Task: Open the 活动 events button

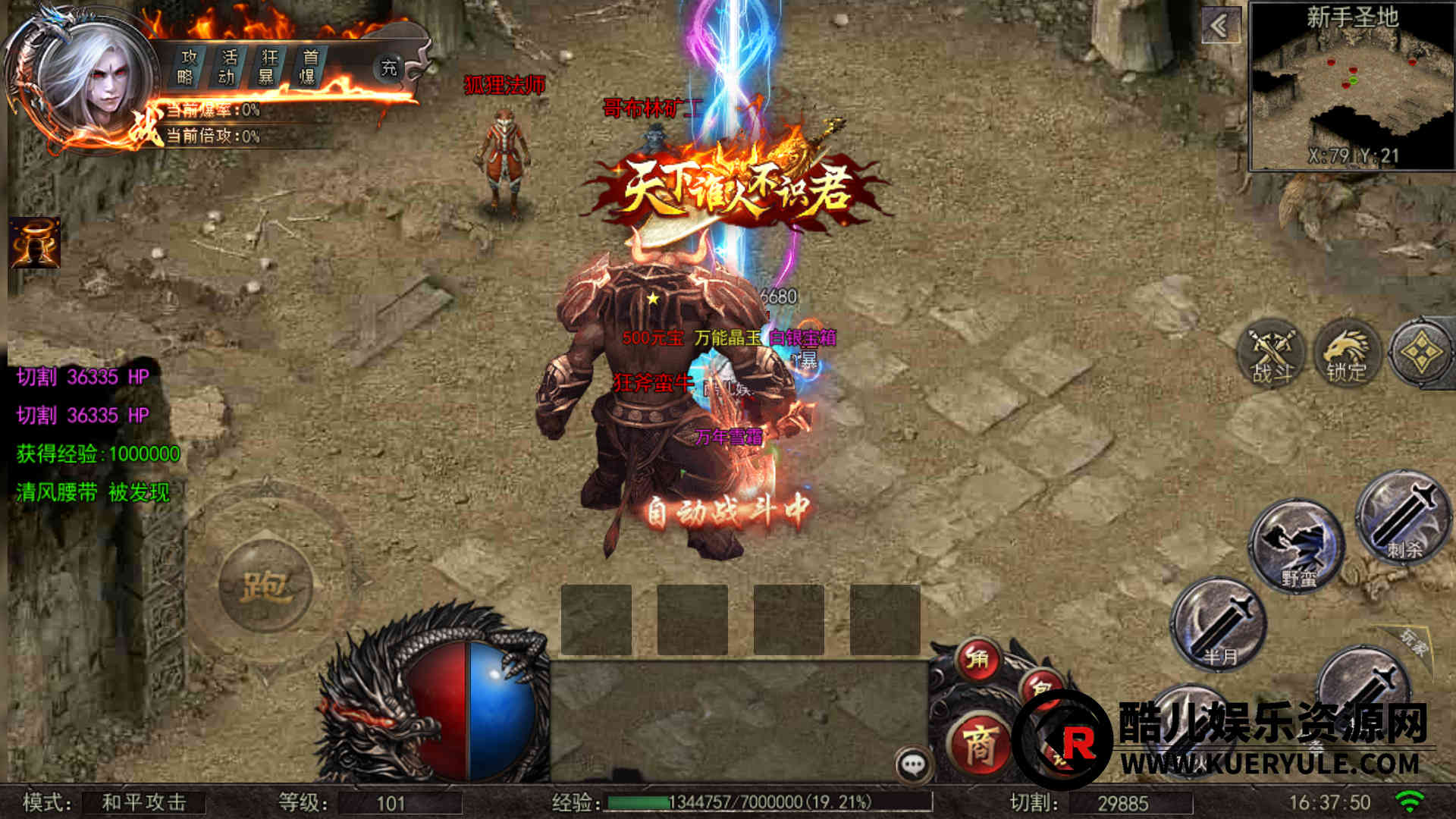Action: pyautogui.click(x=227, y=67)
